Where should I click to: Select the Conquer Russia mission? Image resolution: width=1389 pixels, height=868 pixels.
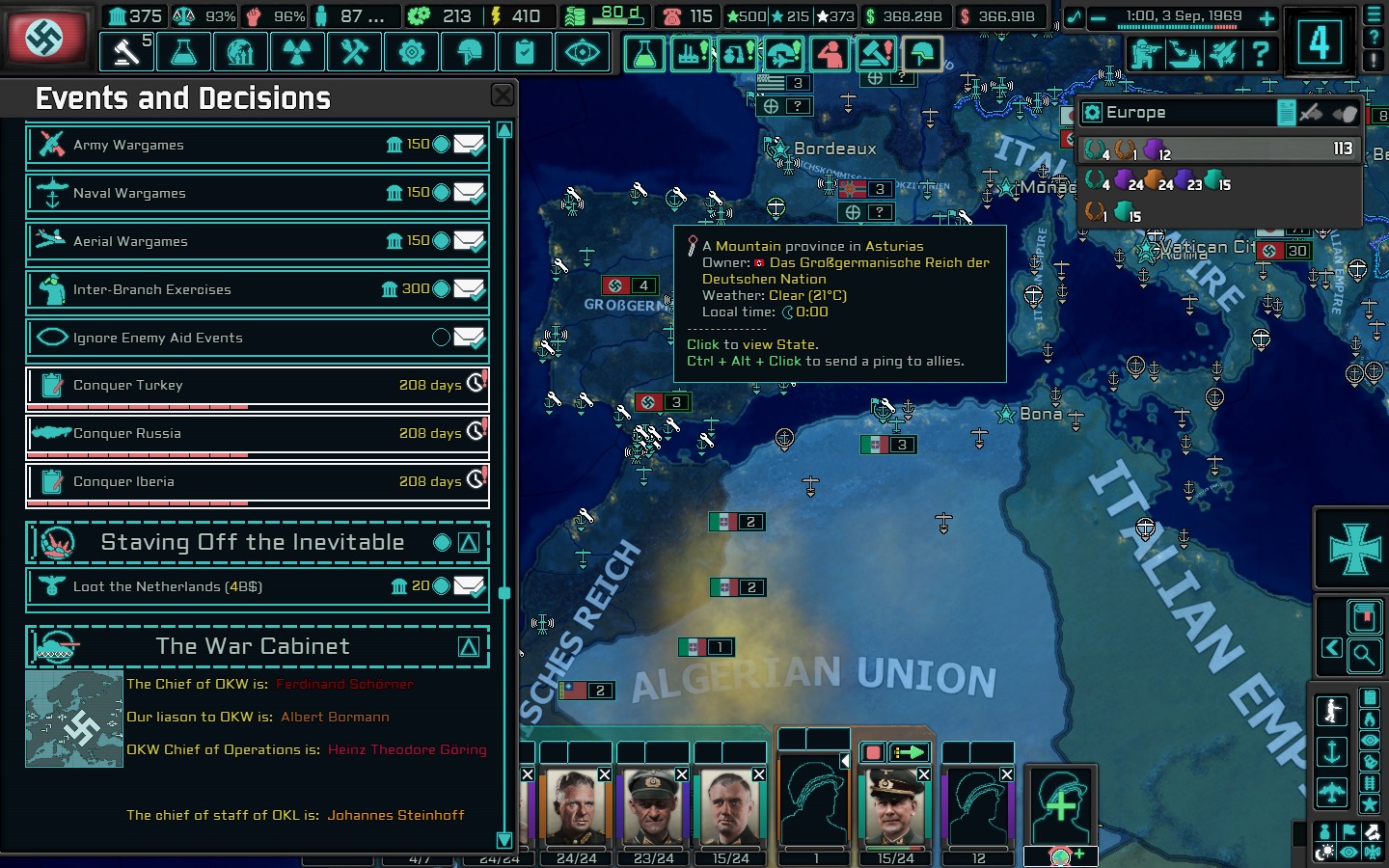click(256, 433)
